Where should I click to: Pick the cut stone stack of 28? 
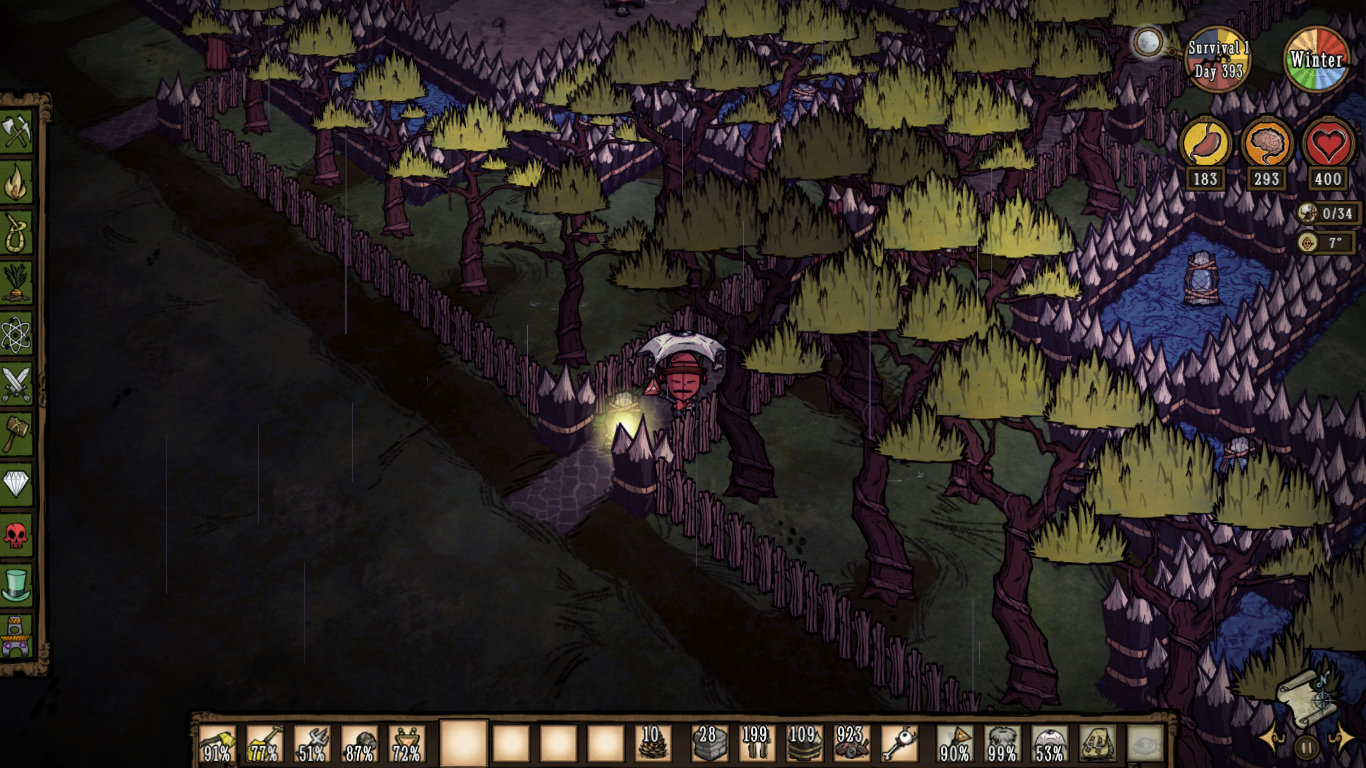(x=709, y=744)
